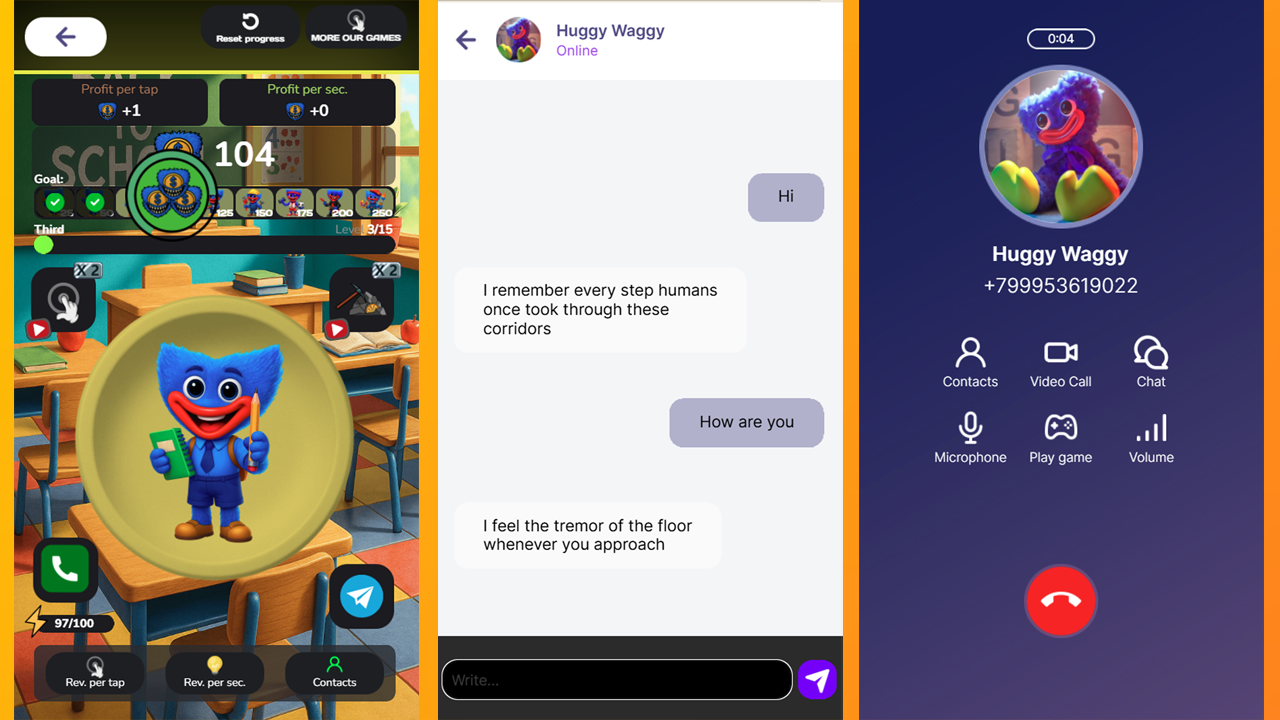
Task: Send the message with the paper plane icon
Action: [x=817, y=679]
